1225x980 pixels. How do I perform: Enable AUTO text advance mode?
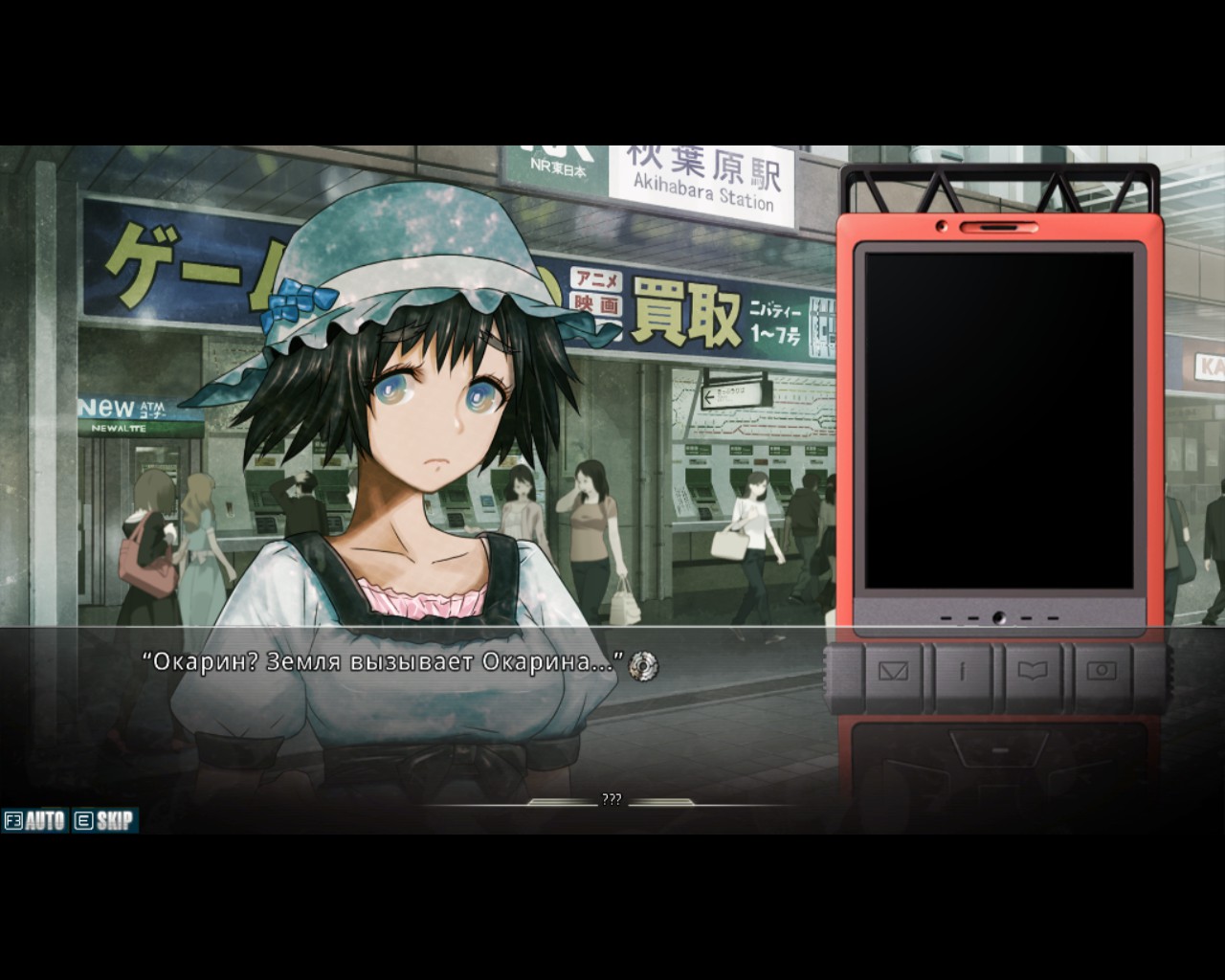(x=35, y=820)
